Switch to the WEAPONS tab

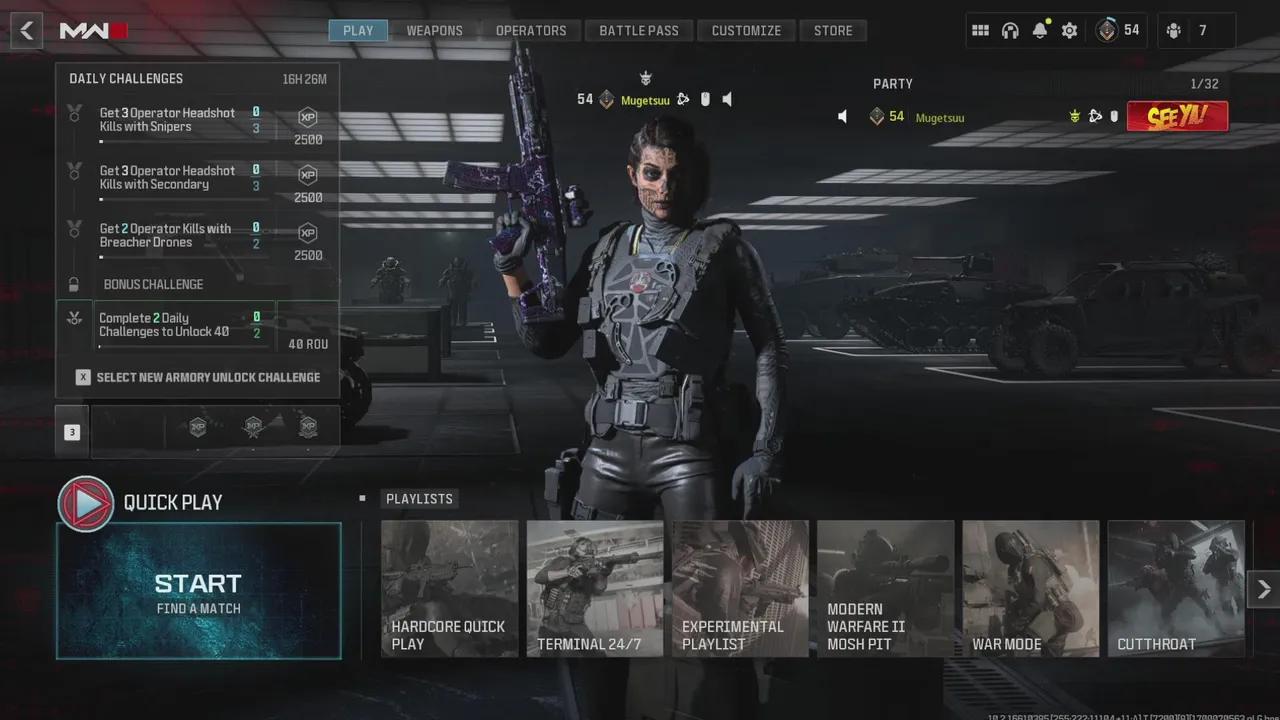point(434,30)
